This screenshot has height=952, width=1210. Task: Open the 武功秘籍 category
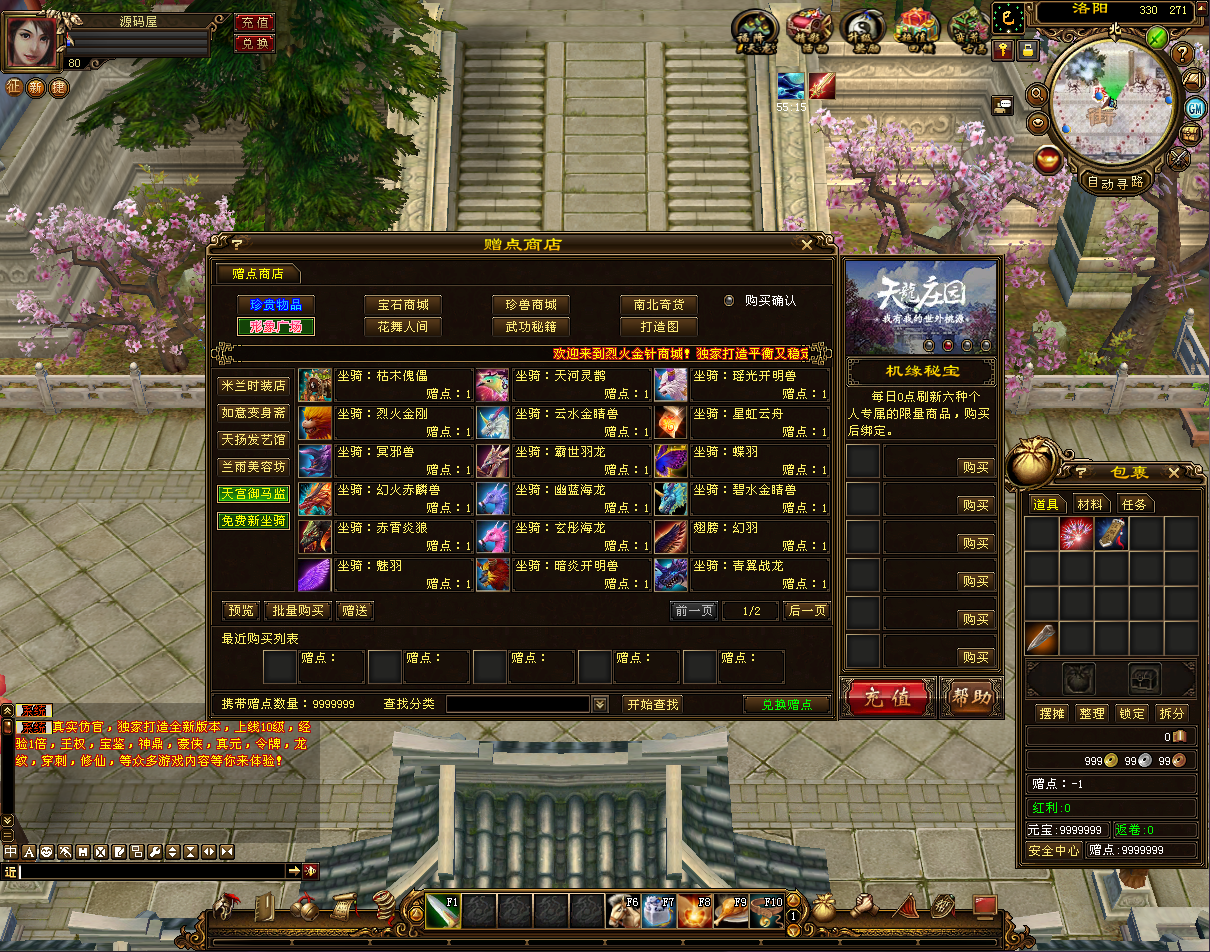click(531, 327)
